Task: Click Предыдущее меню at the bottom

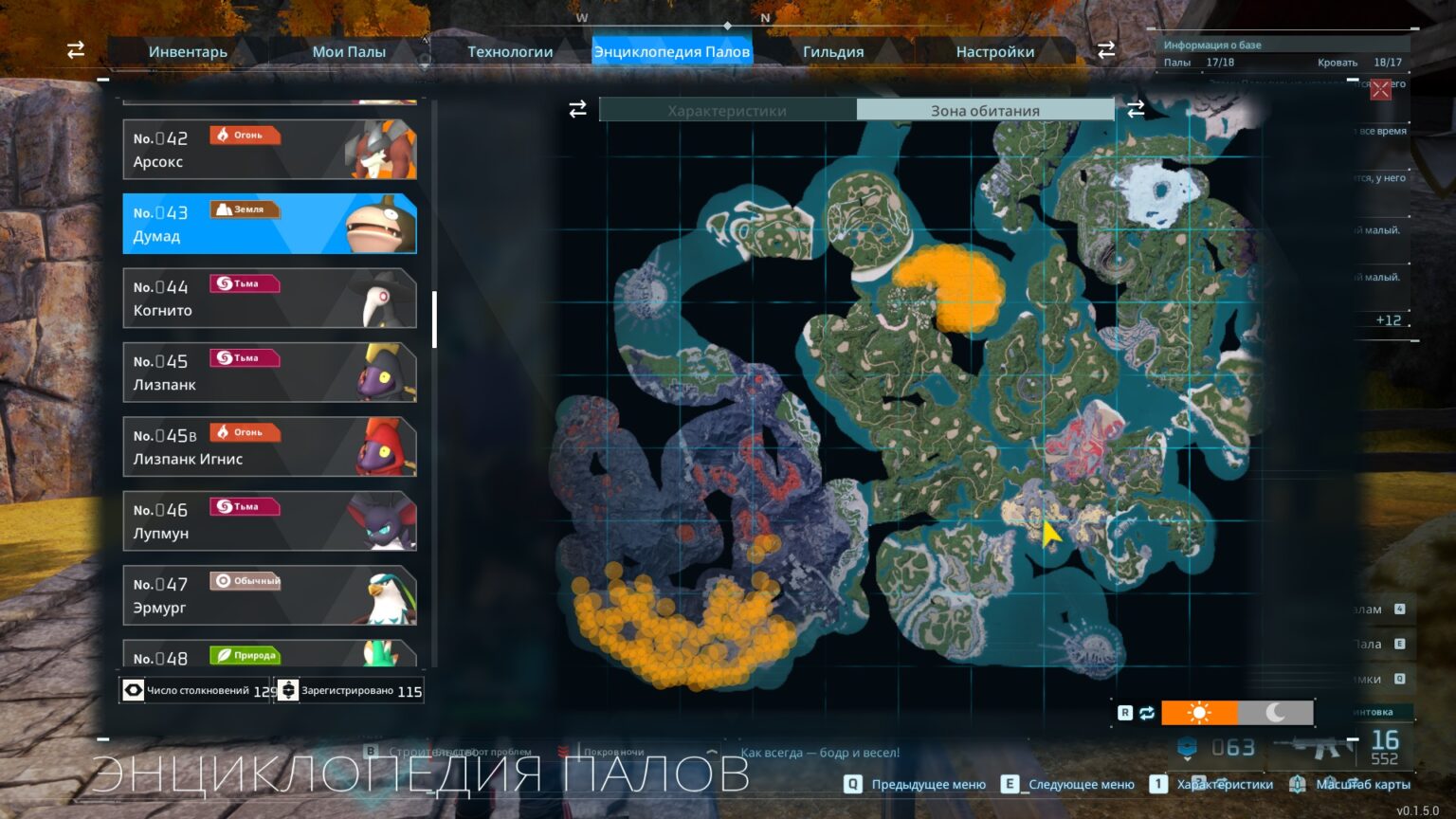Action: (926, 784)
